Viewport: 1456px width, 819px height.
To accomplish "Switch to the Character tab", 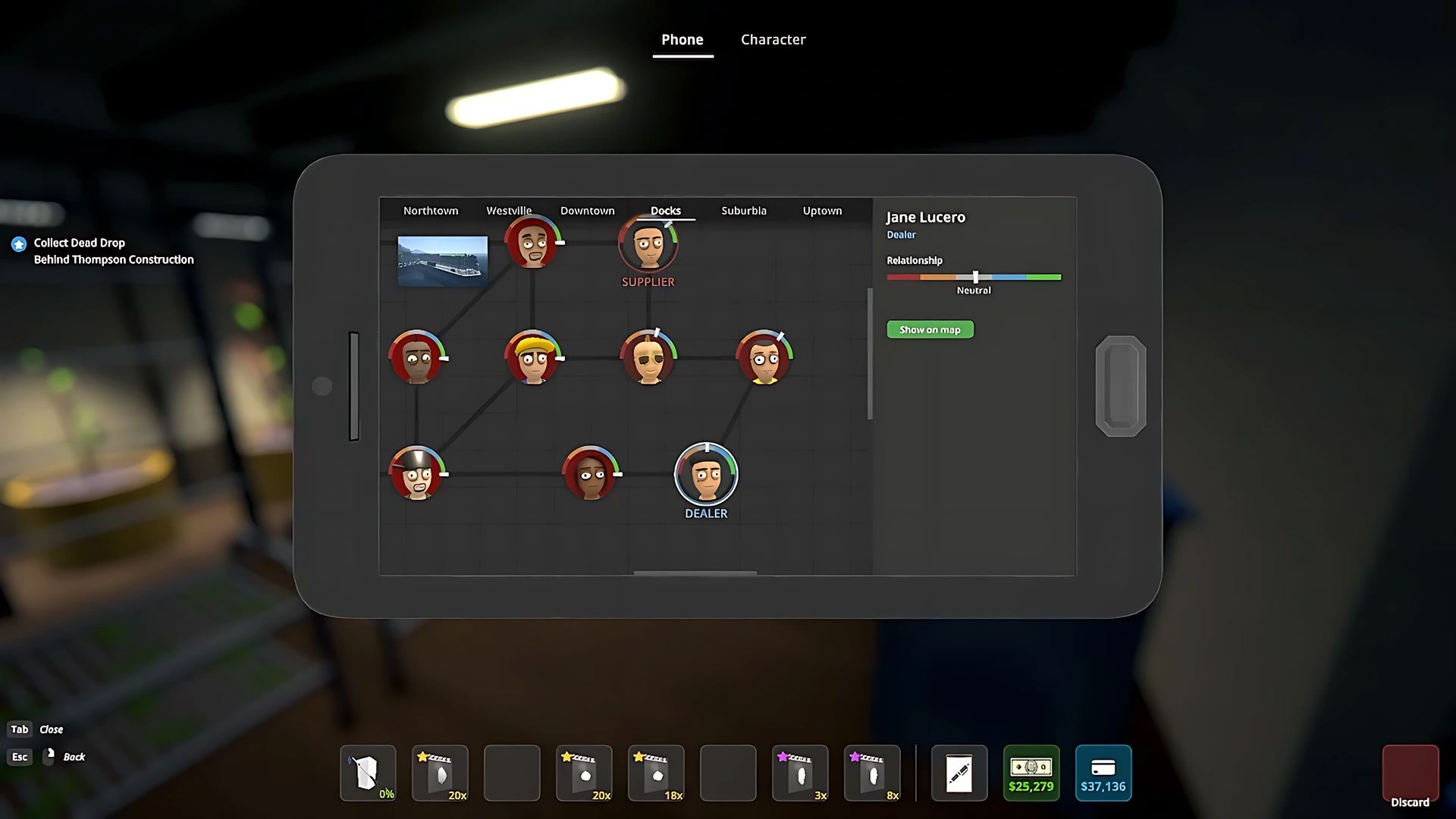I will (773, 39).
